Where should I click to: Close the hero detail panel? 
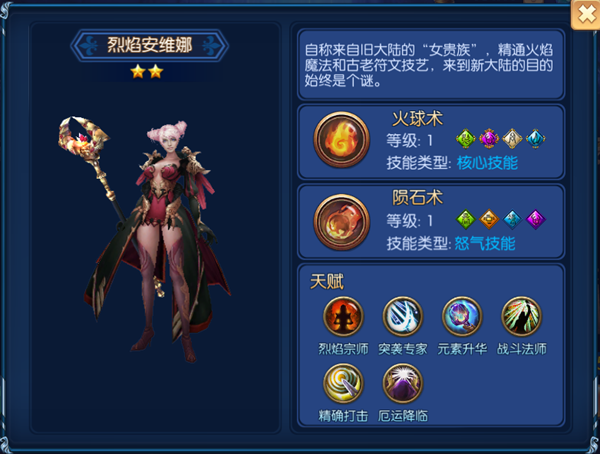tap(583, 14)
